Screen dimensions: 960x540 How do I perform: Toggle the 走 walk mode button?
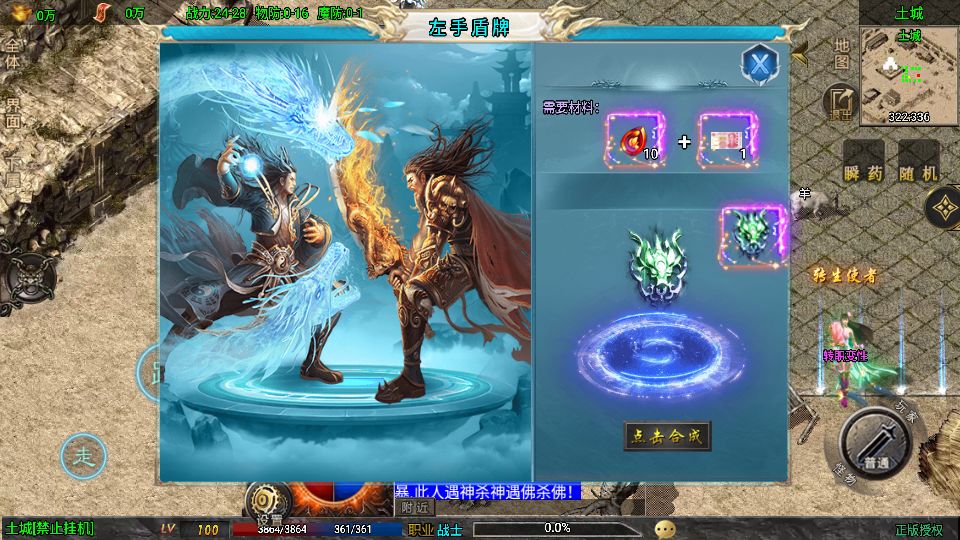(84, 457)
